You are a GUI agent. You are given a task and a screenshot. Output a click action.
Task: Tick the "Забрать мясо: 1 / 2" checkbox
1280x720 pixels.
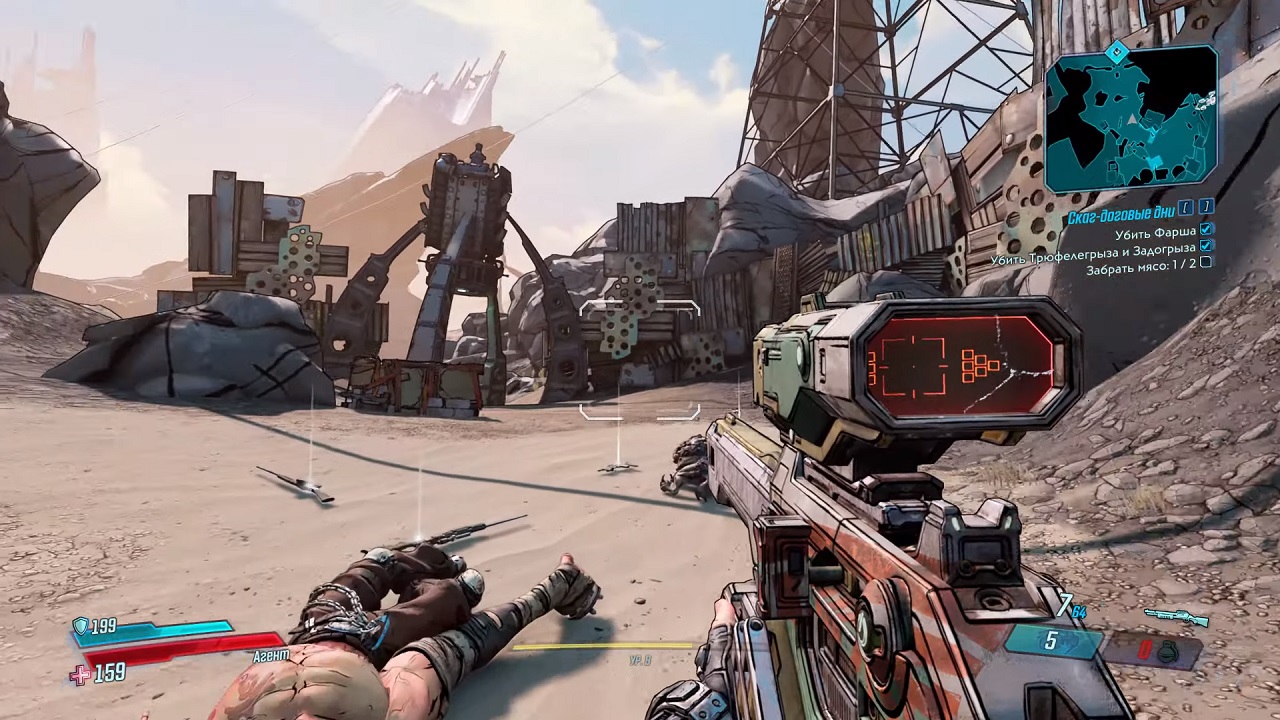click(1206, 262)
